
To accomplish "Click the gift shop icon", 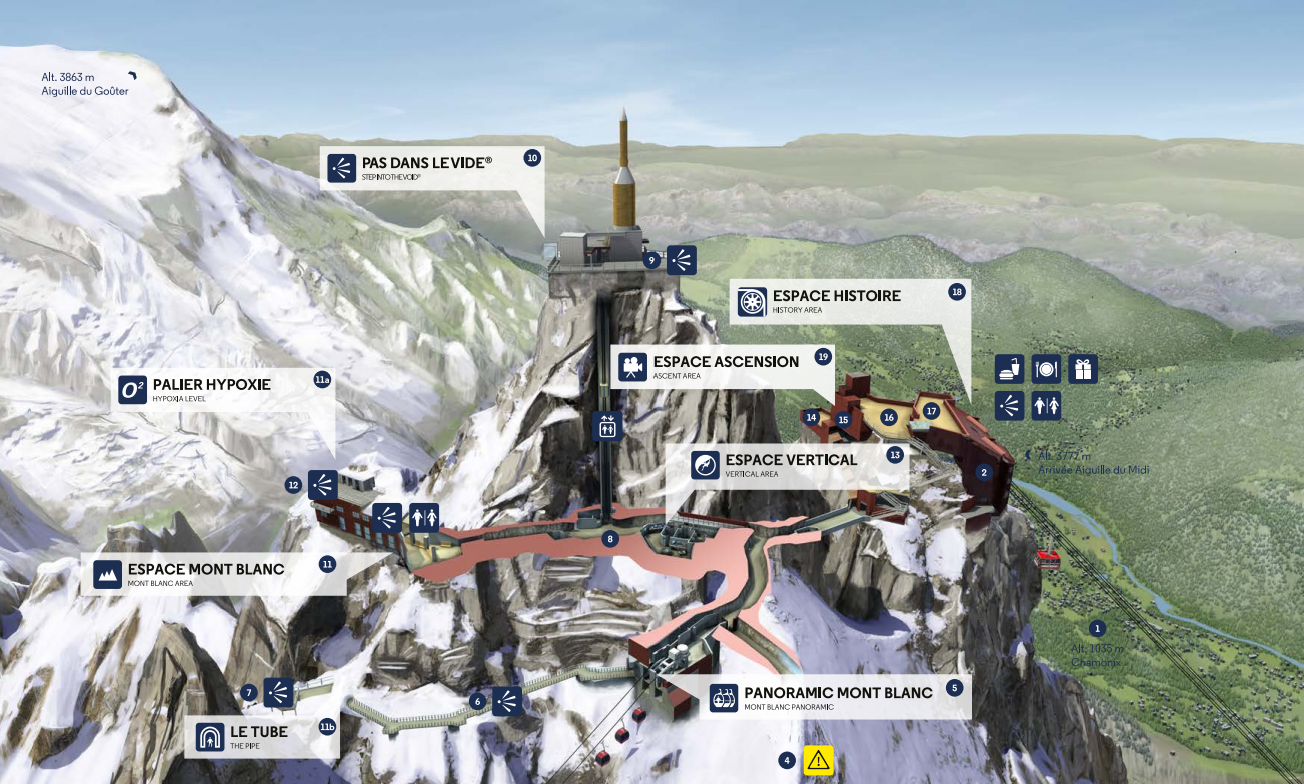I will tap(1083, 369).
